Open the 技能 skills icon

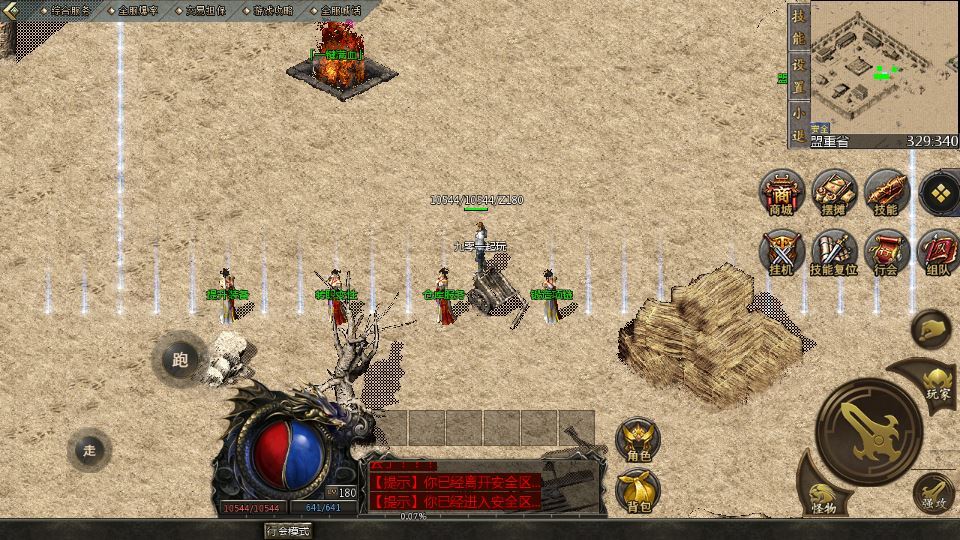point(886,191)
